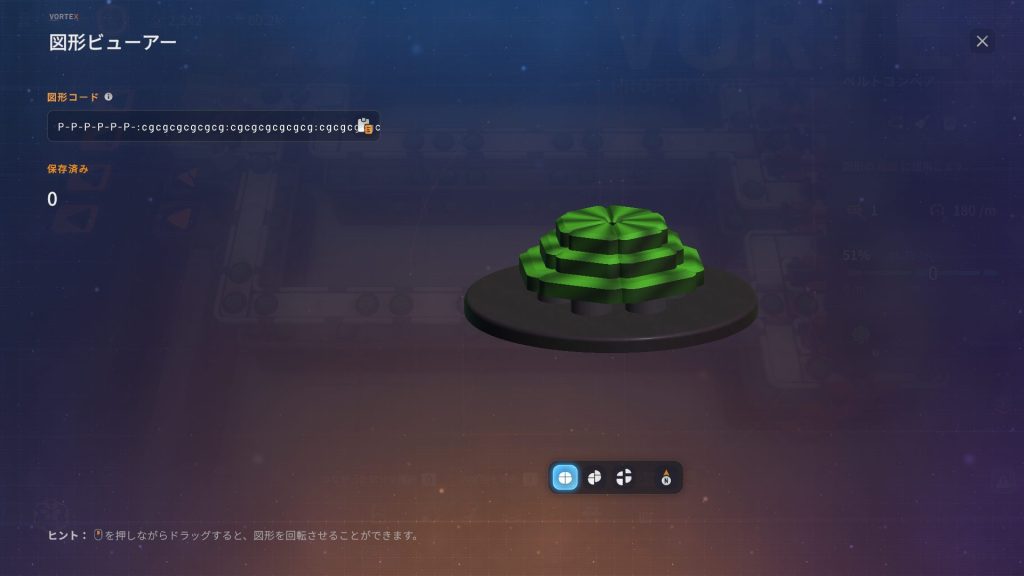Reset view with the north compass icon
Viewport: 1024px width, 576px height.
tap(666, 478)
